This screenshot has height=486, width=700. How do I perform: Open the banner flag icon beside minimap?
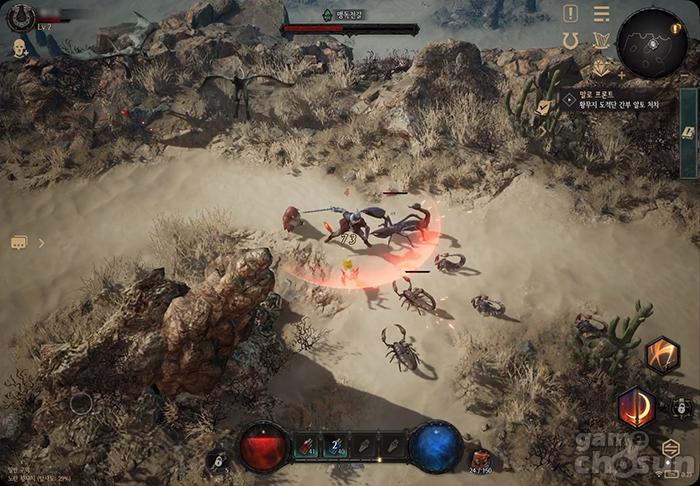point(601,41)
